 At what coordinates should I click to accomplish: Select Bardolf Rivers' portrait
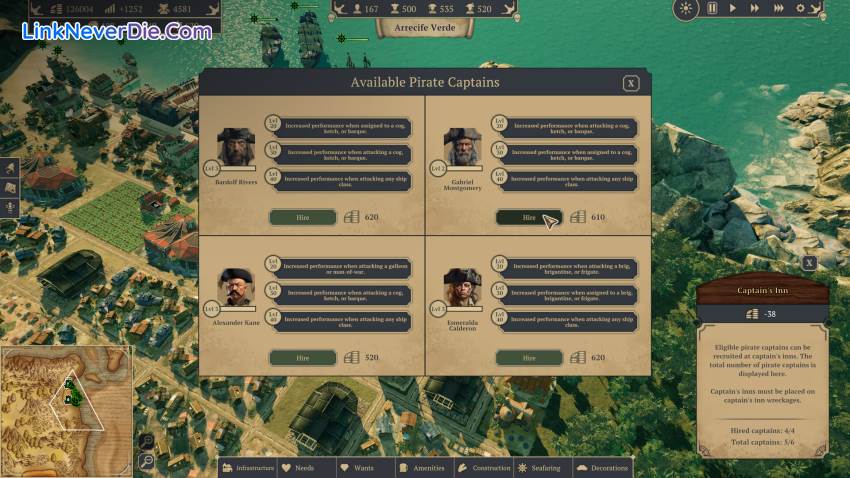(x=236, y=146)
